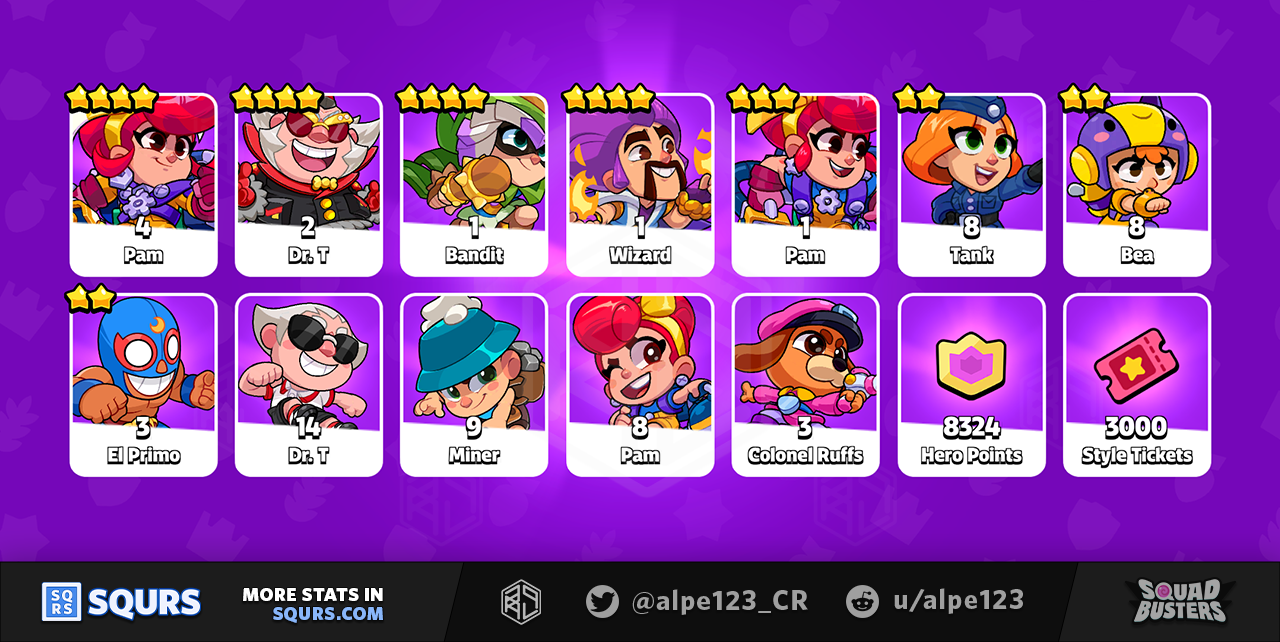The width and height of the screenshot is (1280, 642).
Task: Pick the Wizard card
Action: tap(640, 185)
